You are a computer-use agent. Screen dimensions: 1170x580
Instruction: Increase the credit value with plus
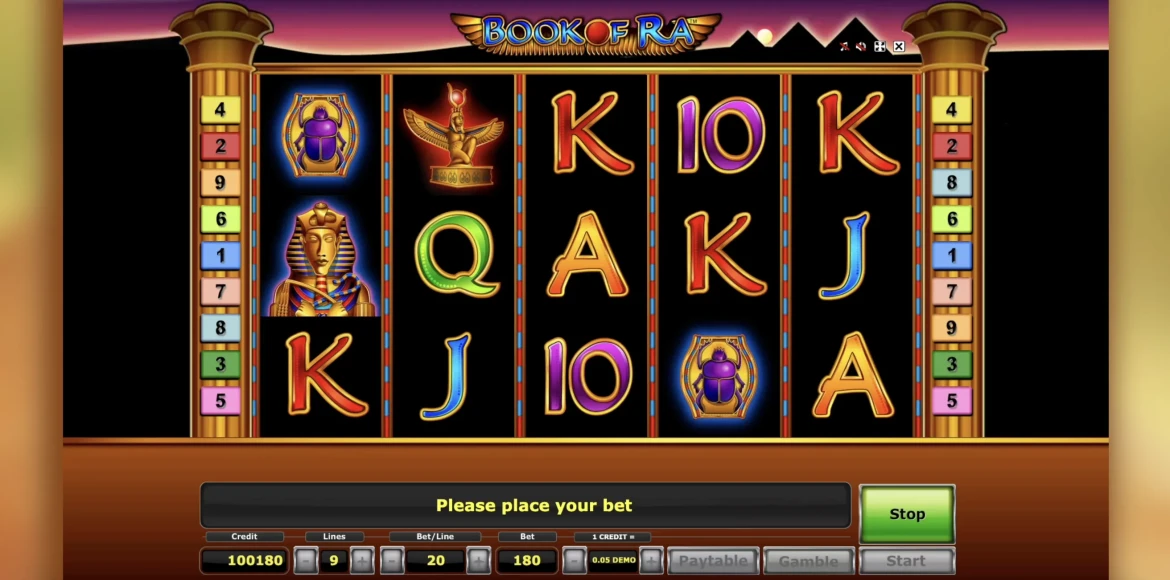tap(651, 561)
